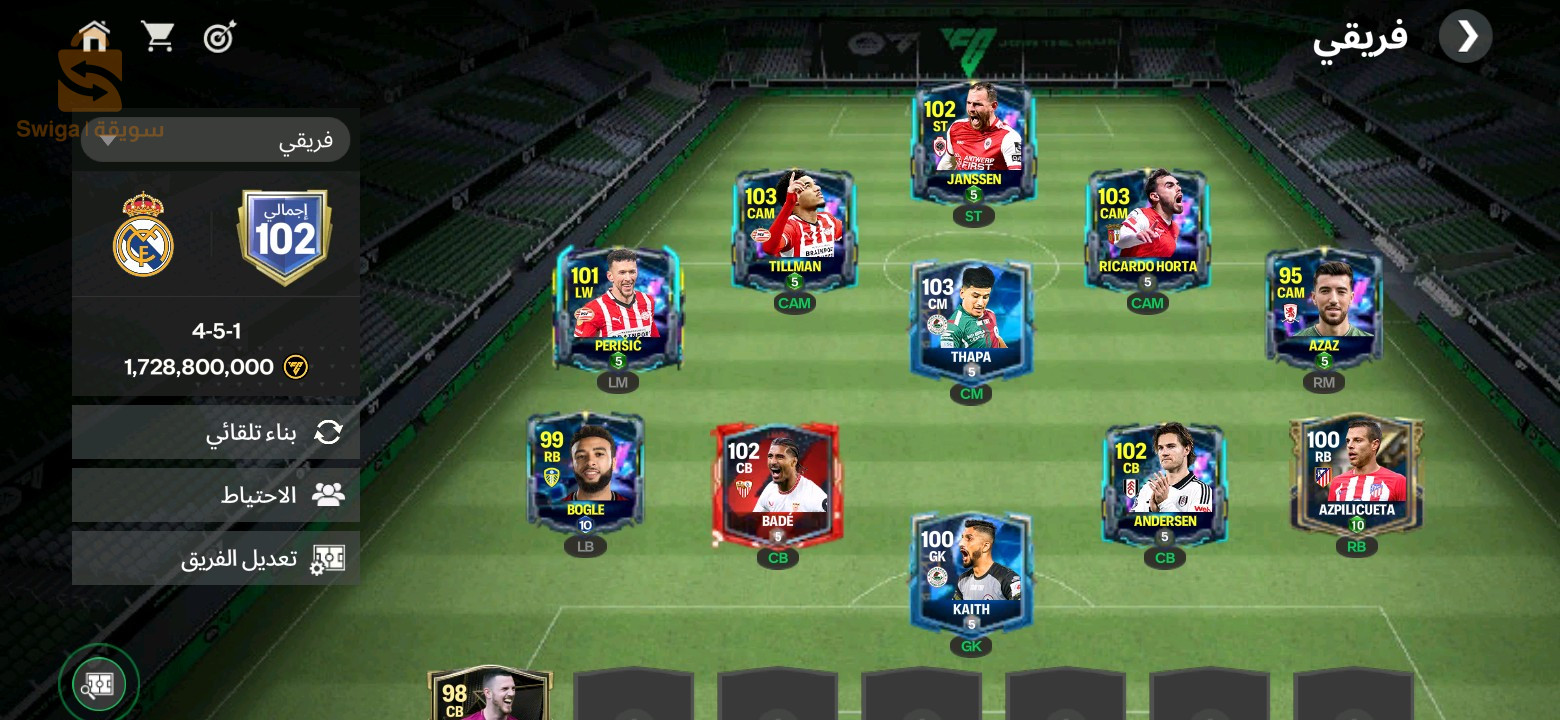The height and width of the screenshot is (720, 1560).
Task: Open the bench via the الاحتياط people icon
Action: pos(328,494)
